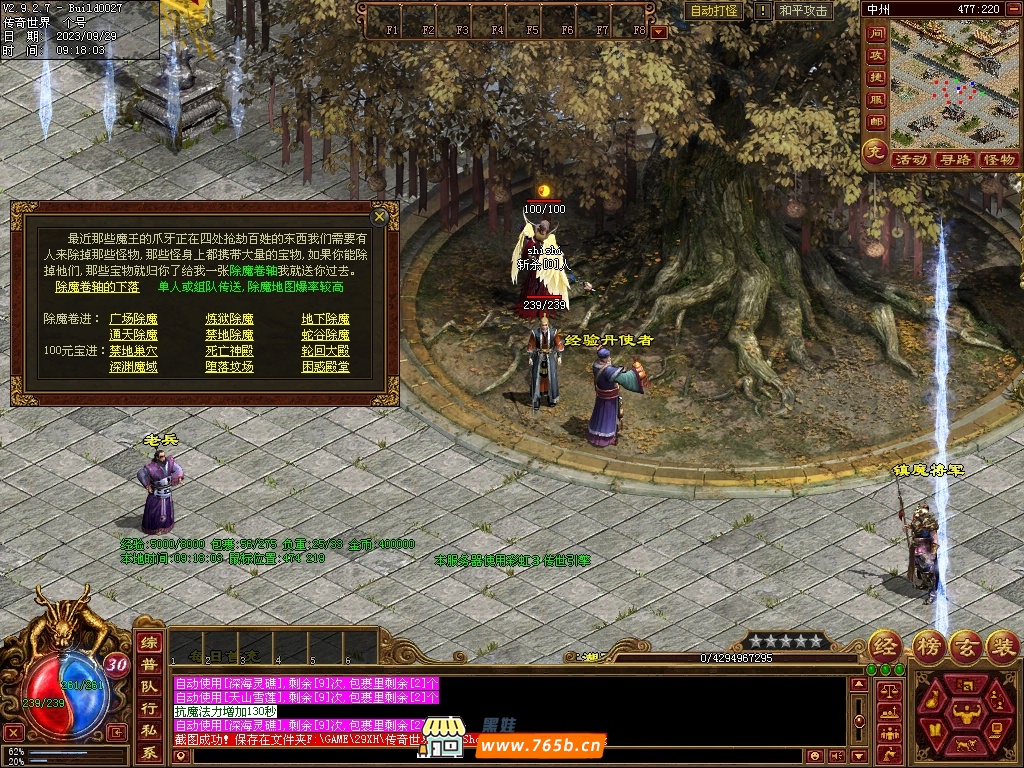Select the 地下除魔 teleport link
The width and height of the screenshot is (1024, 768).
point(325,319)
